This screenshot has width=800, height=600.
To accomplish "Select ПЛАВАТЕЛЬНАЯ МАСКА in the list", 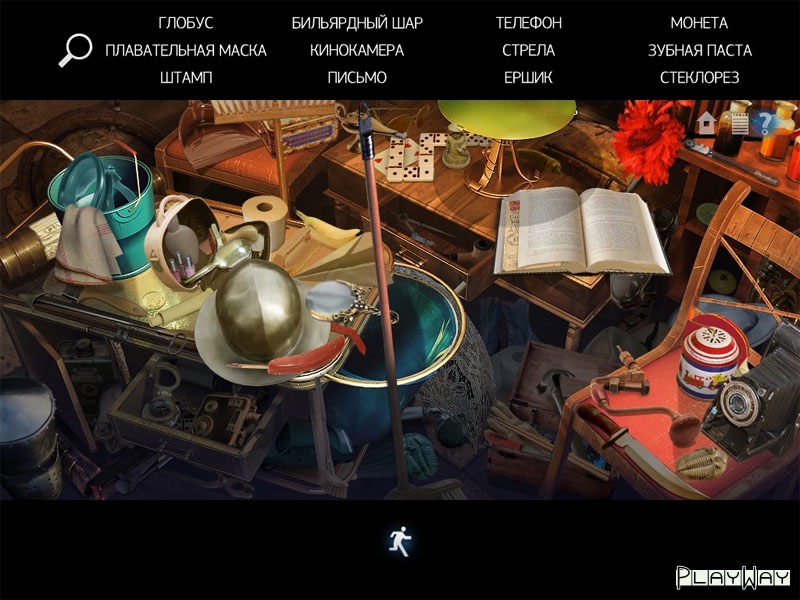I will pyautogui.click(x=186, y=50).
